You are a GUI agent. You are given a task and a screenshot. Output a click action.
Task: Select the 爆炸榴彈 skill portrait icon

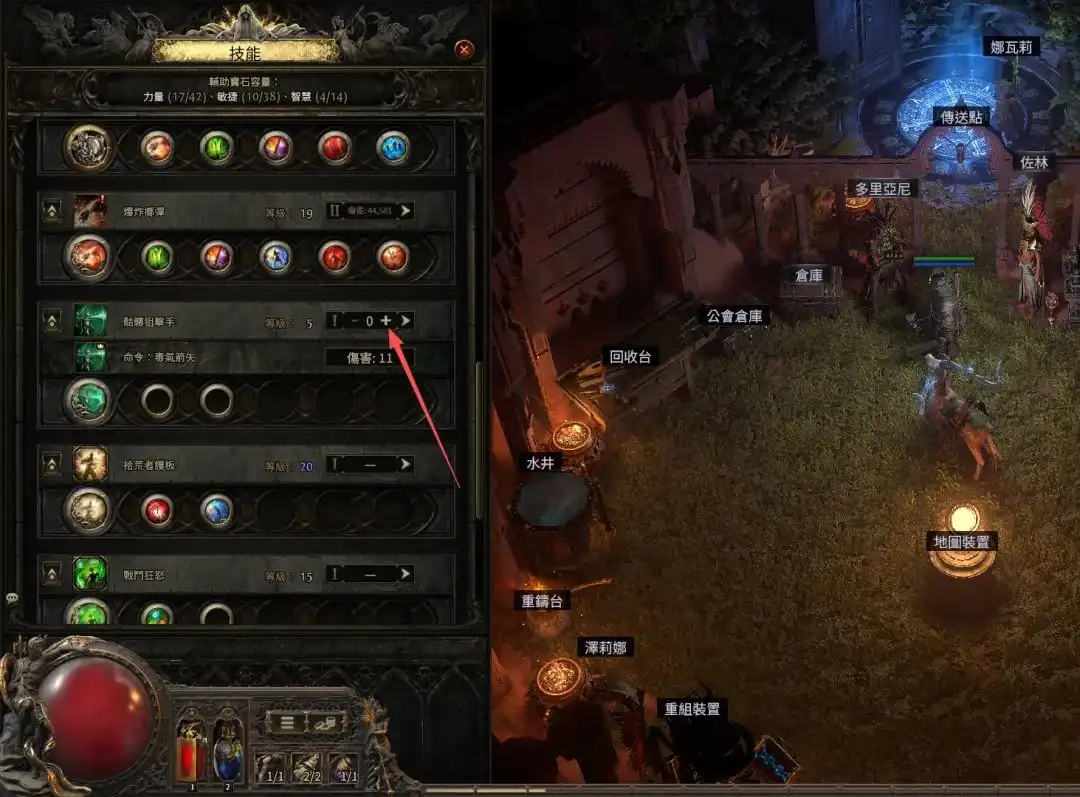pos(90,211)
